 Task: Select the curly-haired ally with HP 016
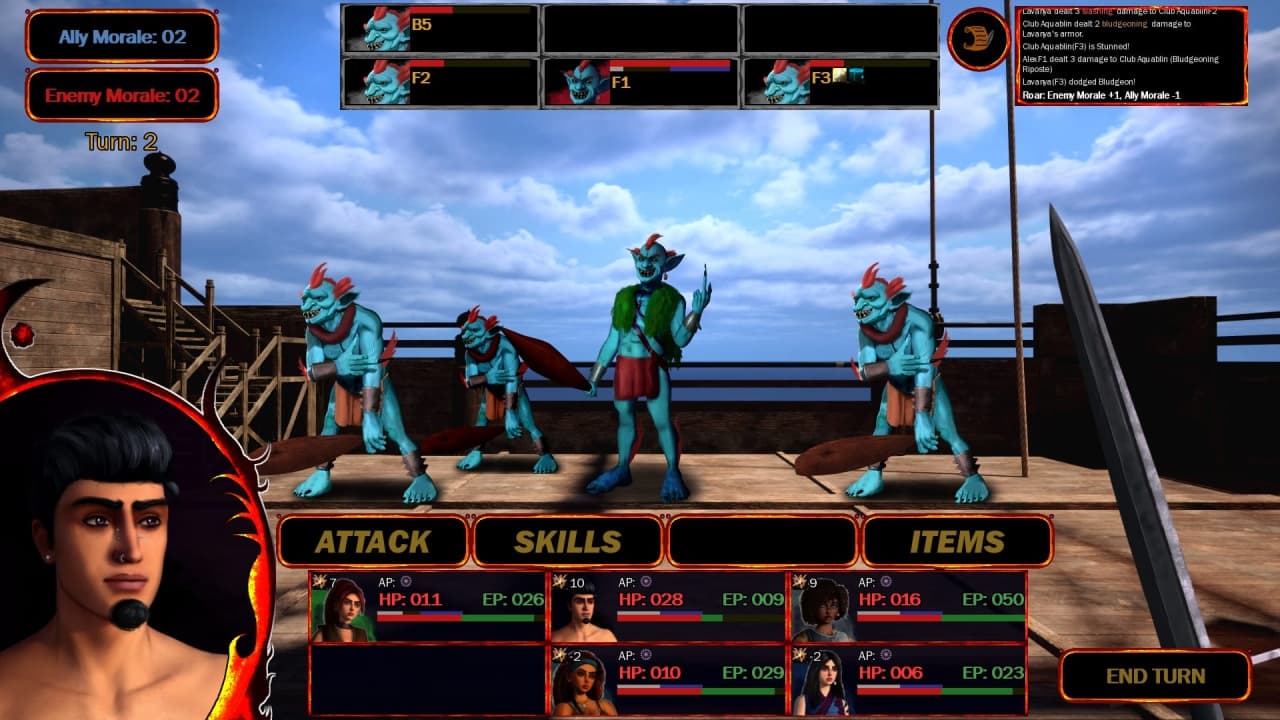(908, 607)
